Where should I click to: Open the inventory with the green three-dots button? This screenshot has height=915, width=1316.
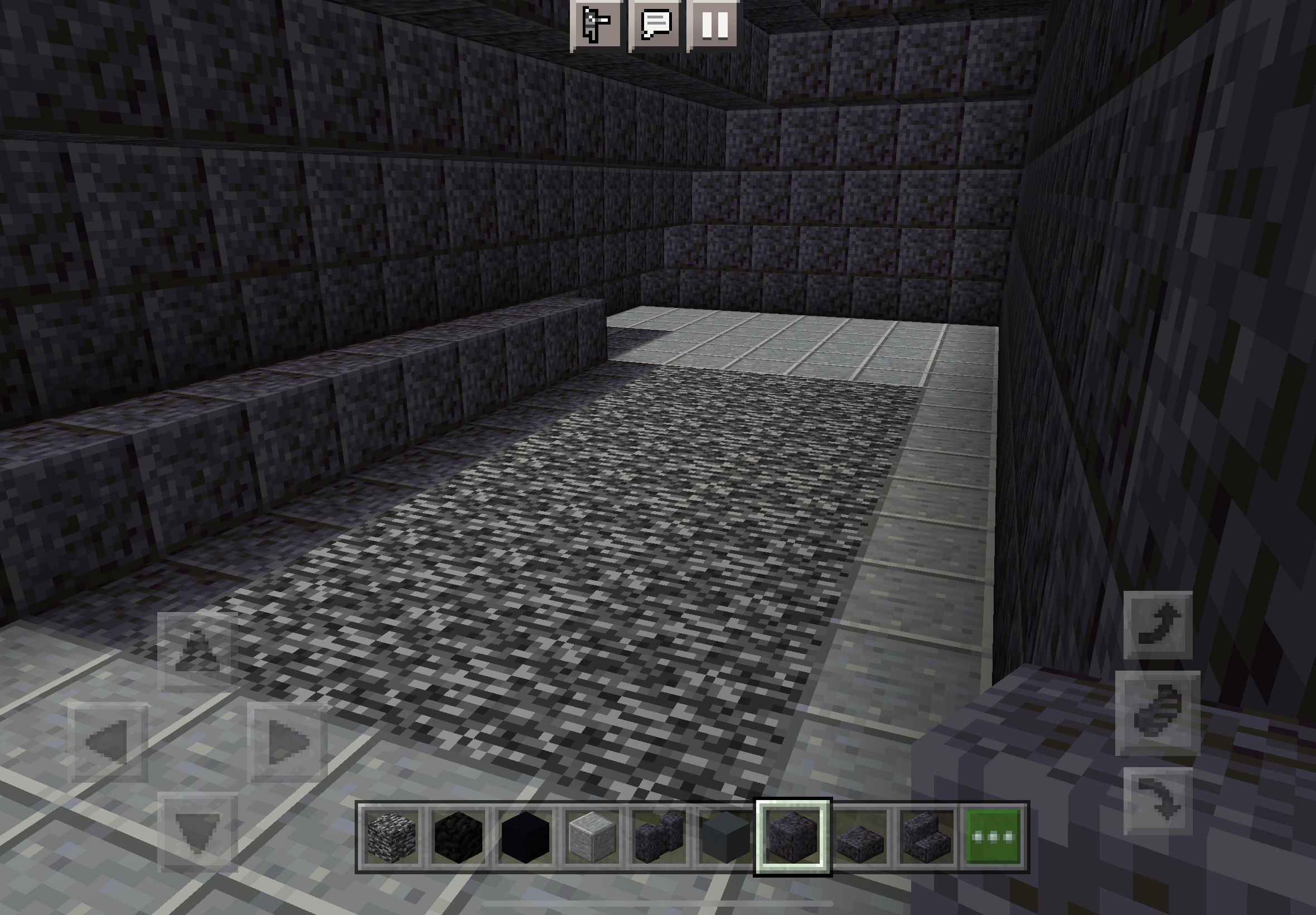tap(994, 836)
